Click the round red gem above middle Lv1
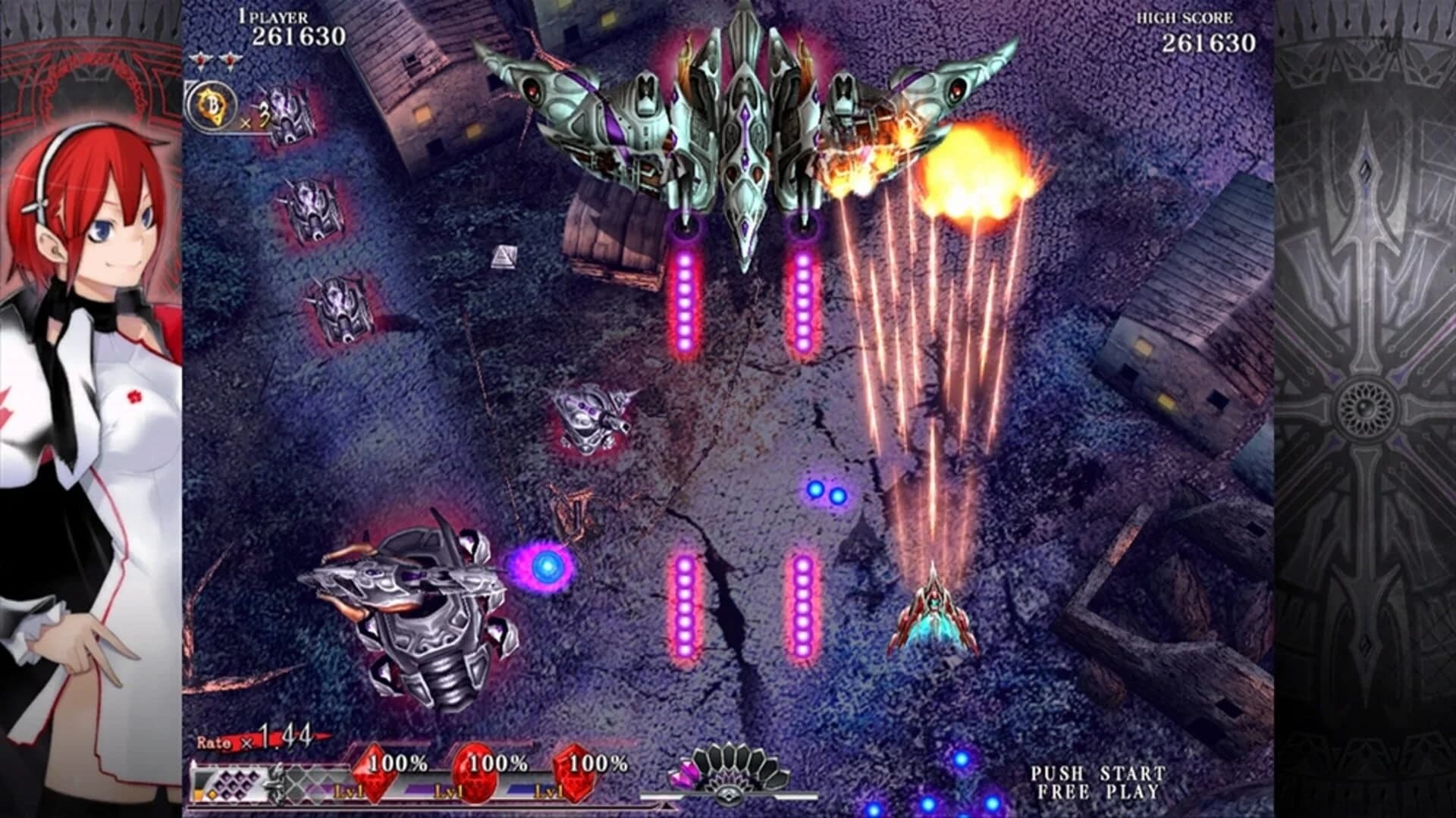1456x818 pixels. (475, 776)
